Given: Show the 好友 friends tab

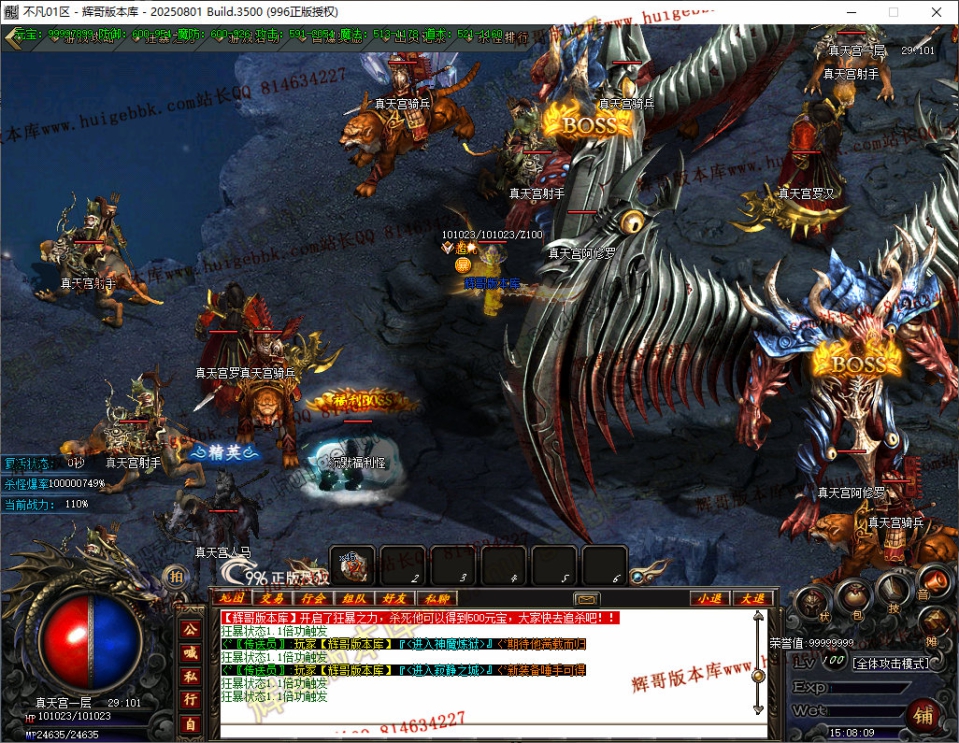Looking at the screenshot, I should [395, 598].
